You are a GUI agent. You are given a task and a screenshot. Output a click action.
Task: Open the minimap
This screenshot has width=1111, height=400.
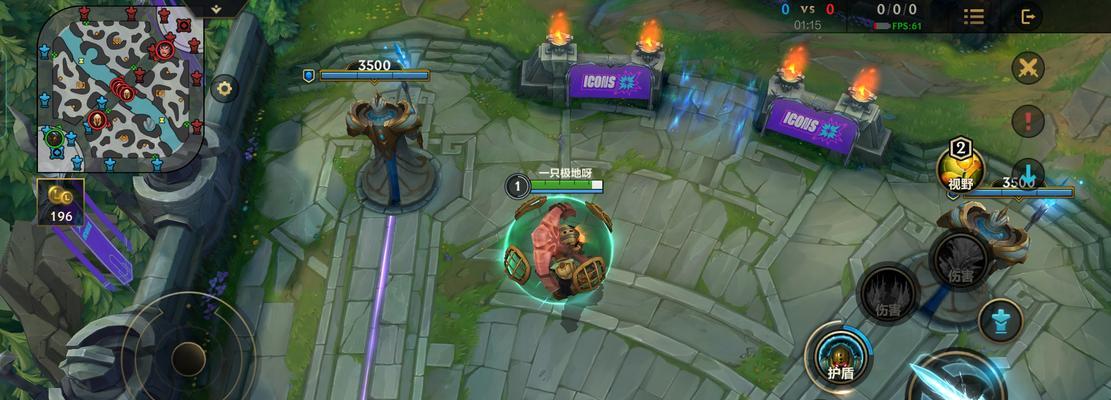click(120, 88)
